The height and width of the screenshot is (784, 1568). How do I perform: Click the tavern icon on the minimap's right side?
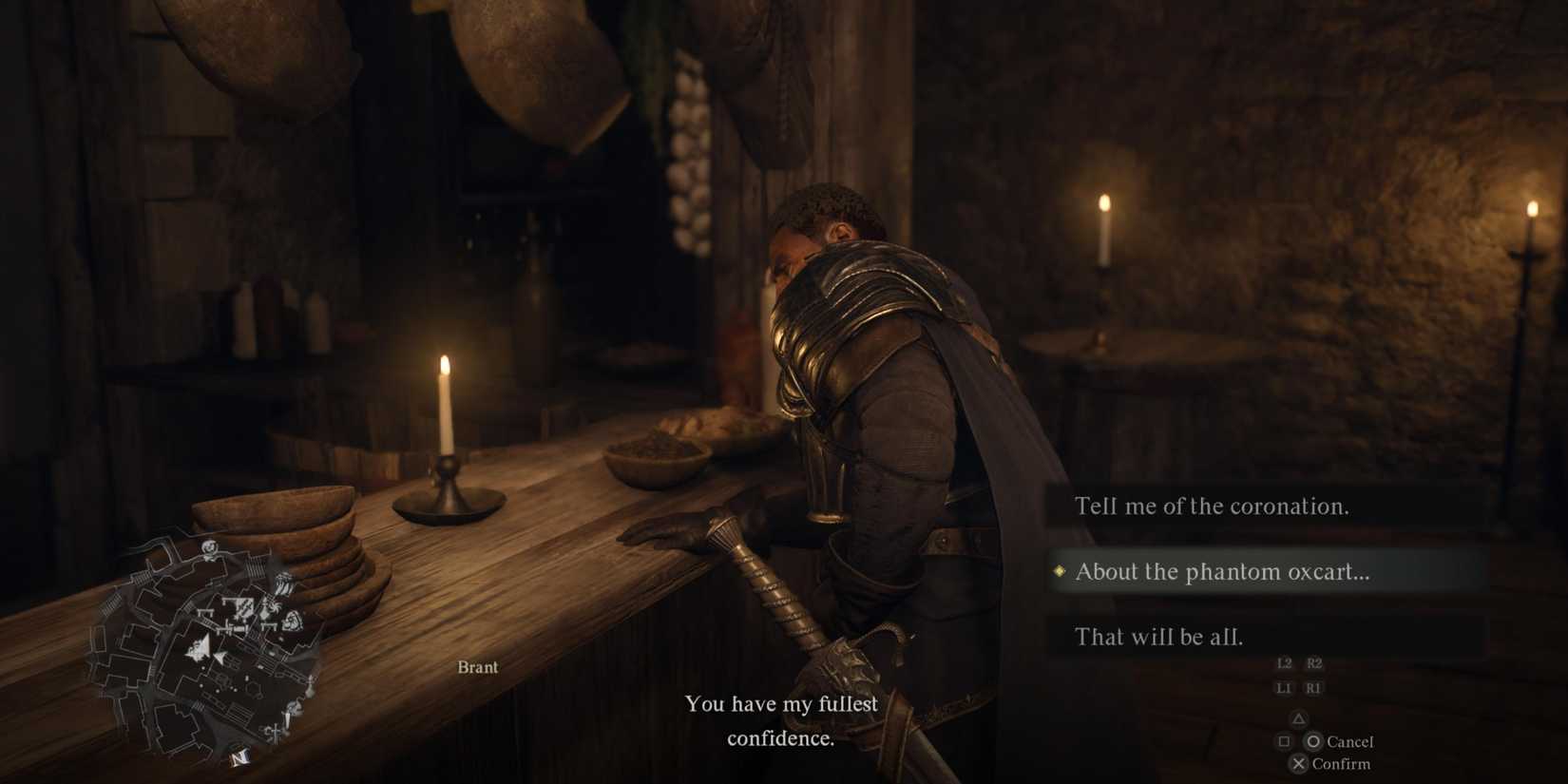pos(293,621)
